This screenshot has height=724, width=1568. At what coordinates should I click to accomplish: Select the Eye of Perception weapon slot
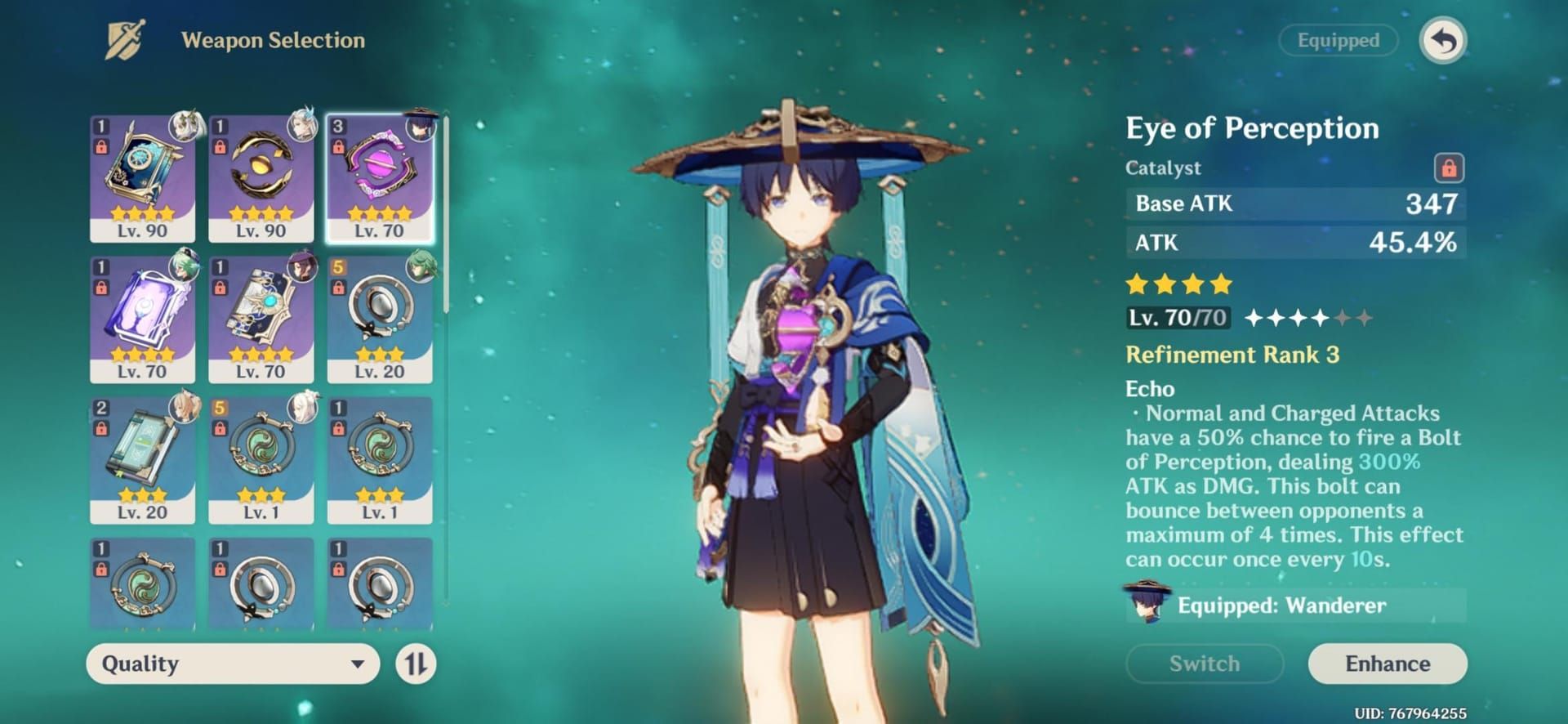(x=380, y=177)
